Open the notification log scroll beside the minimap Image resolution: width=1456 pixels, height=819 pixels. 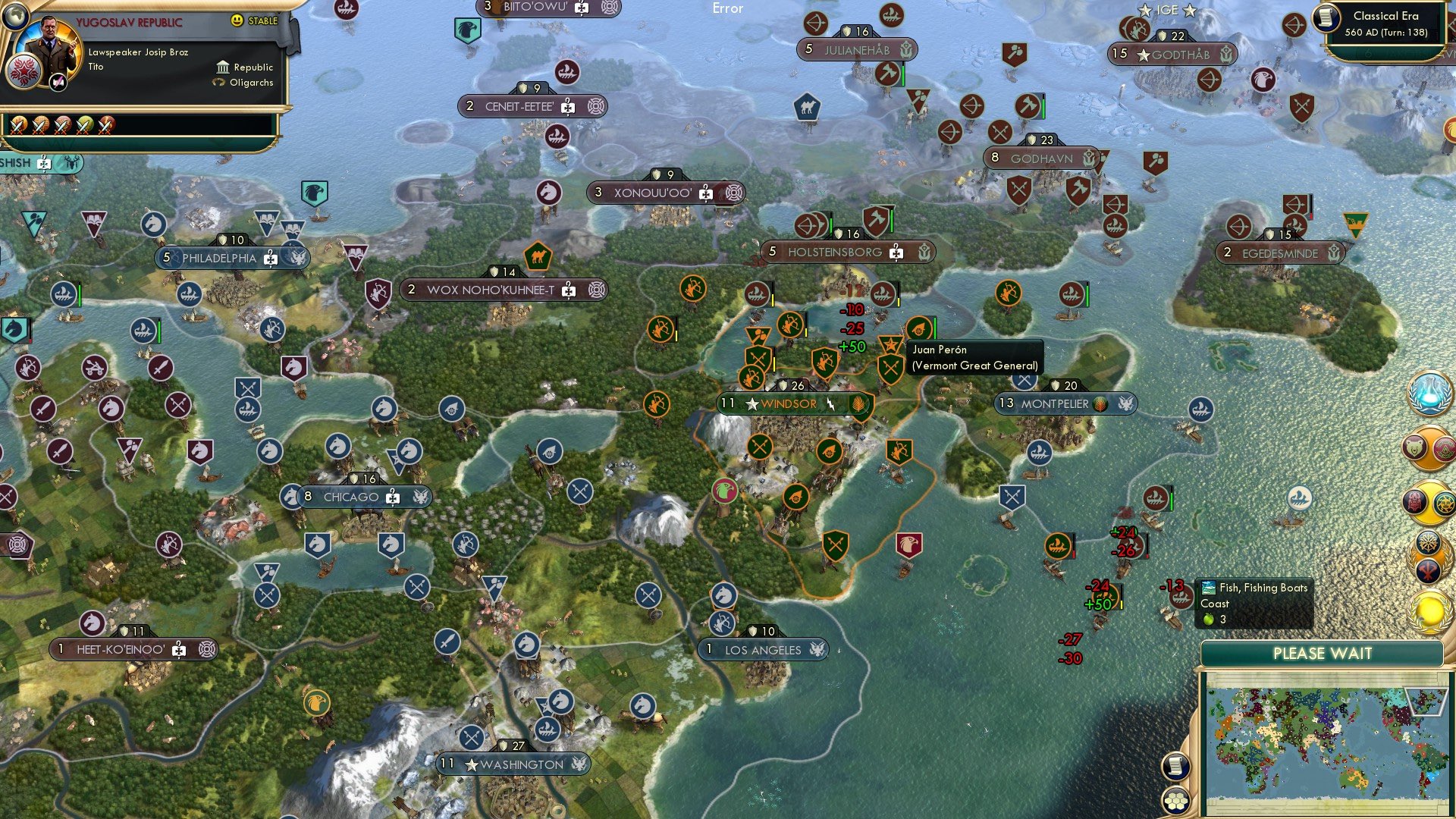click(x=1176, y=766)
